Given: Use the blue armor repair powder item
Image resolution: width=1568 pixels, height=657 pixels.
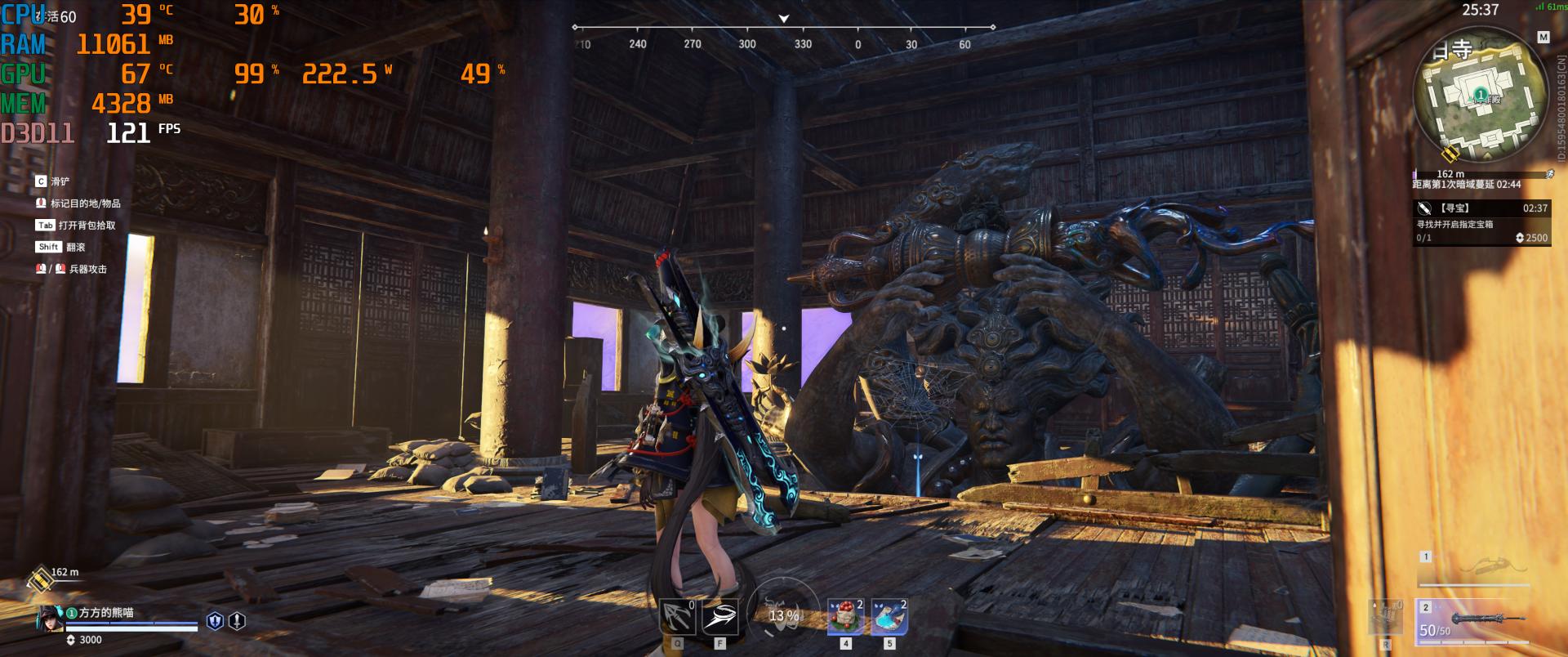Looking at the screenshot, I should tap(889, 617).
